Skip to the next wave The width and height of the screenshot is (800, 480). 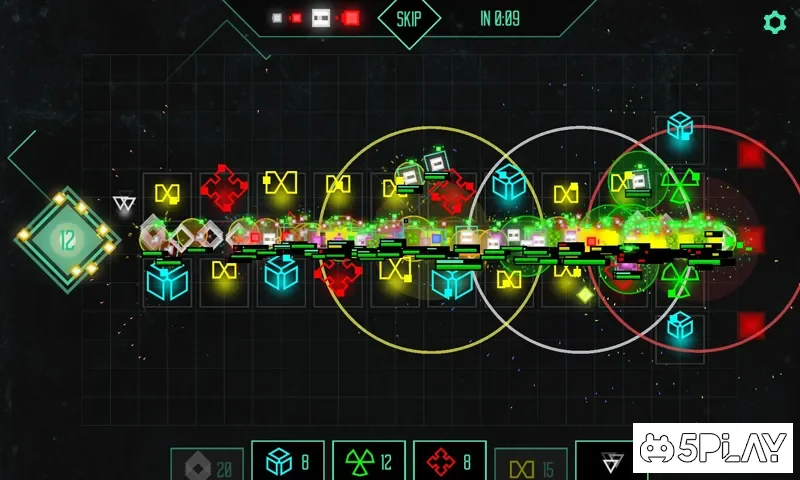coord(409,20)
